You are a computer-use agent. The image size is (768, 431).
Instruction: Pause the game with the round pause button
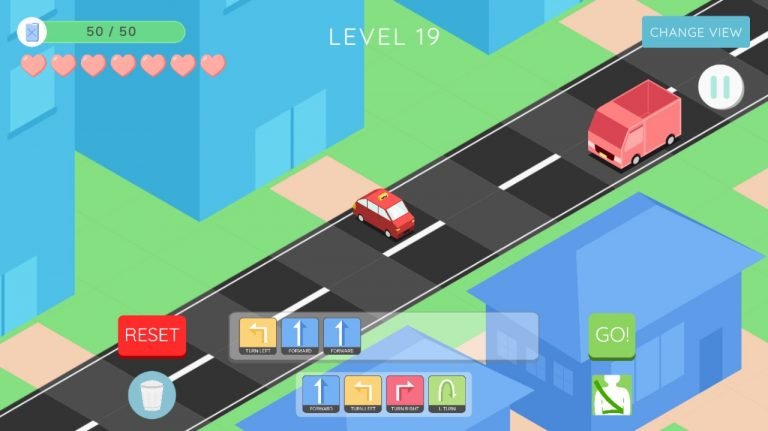pyautogui.click(x=720, y=87)
